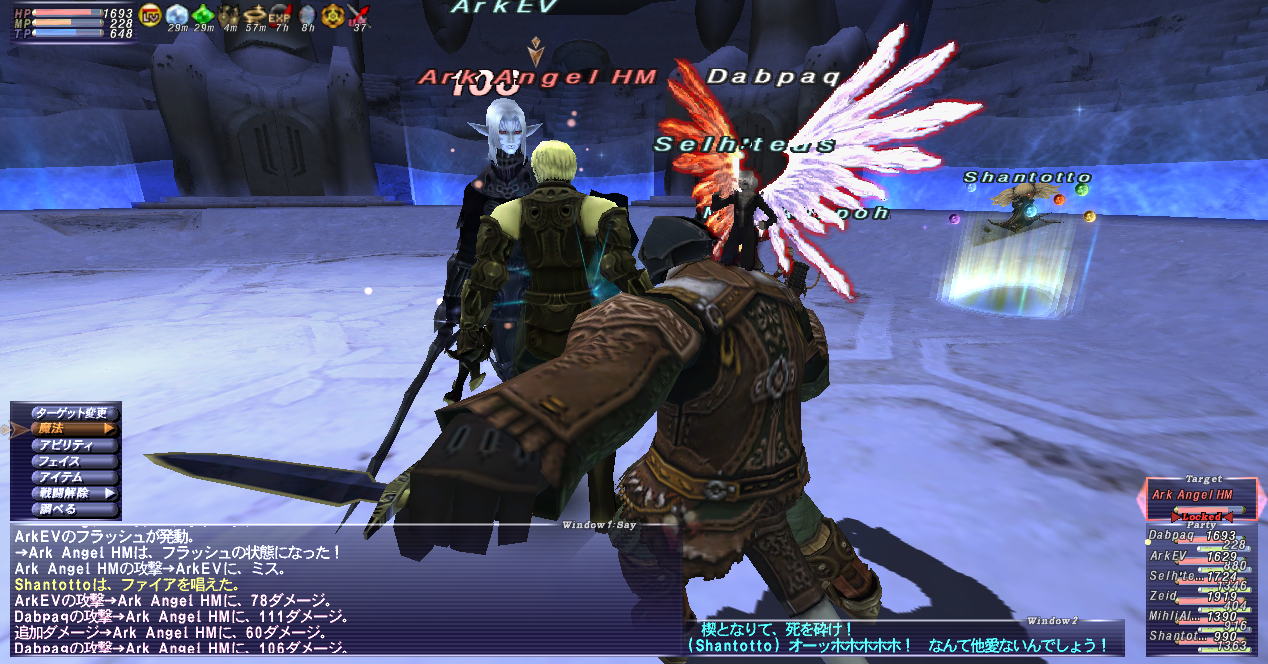The width and height of the screenshot is (1268, 664).
Task: Click the Window2 chat log panel
Action: point(900,638)
